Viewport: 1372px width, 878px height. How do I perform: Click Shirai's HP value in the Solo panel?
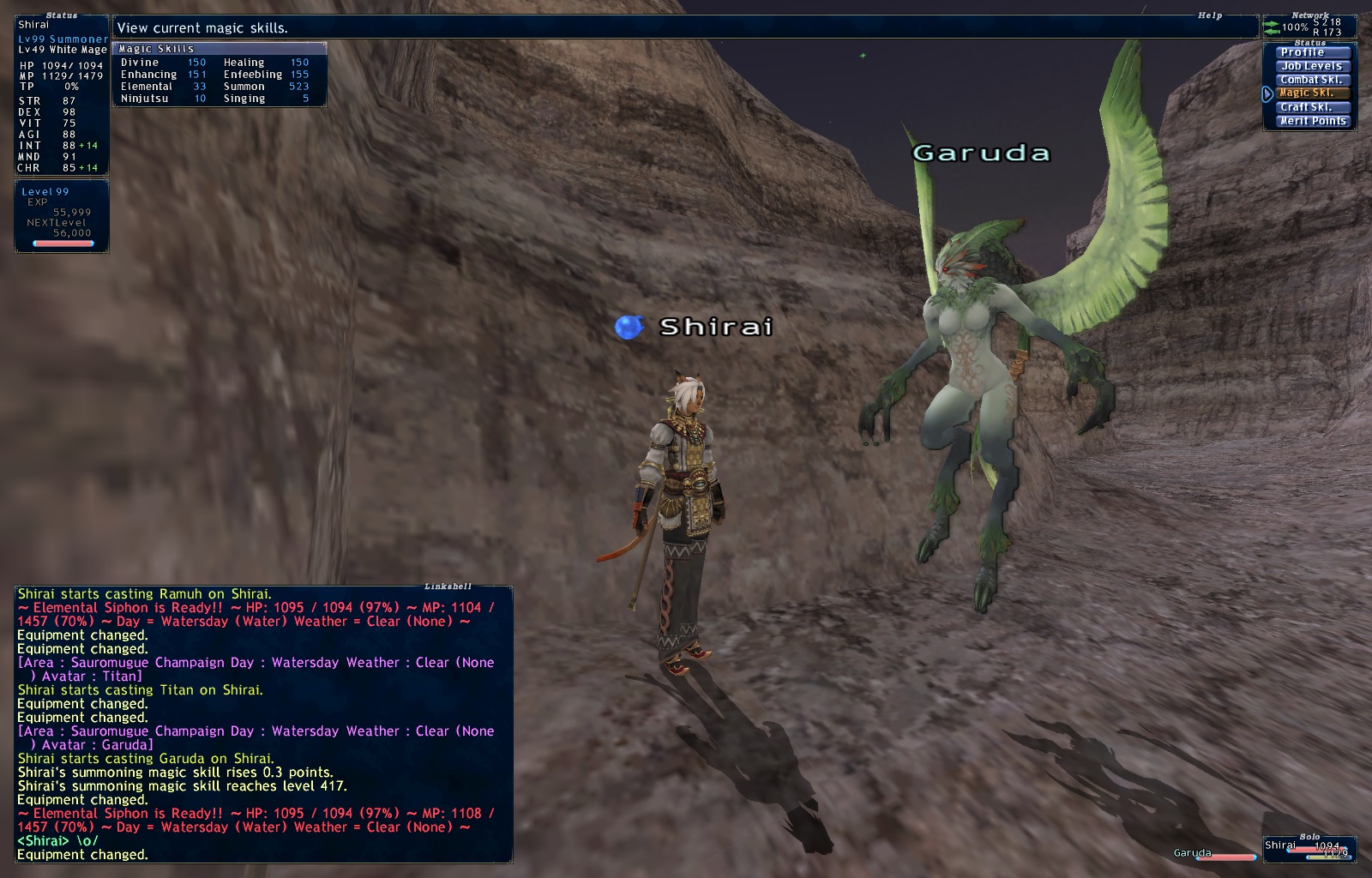pos(1327,845)
